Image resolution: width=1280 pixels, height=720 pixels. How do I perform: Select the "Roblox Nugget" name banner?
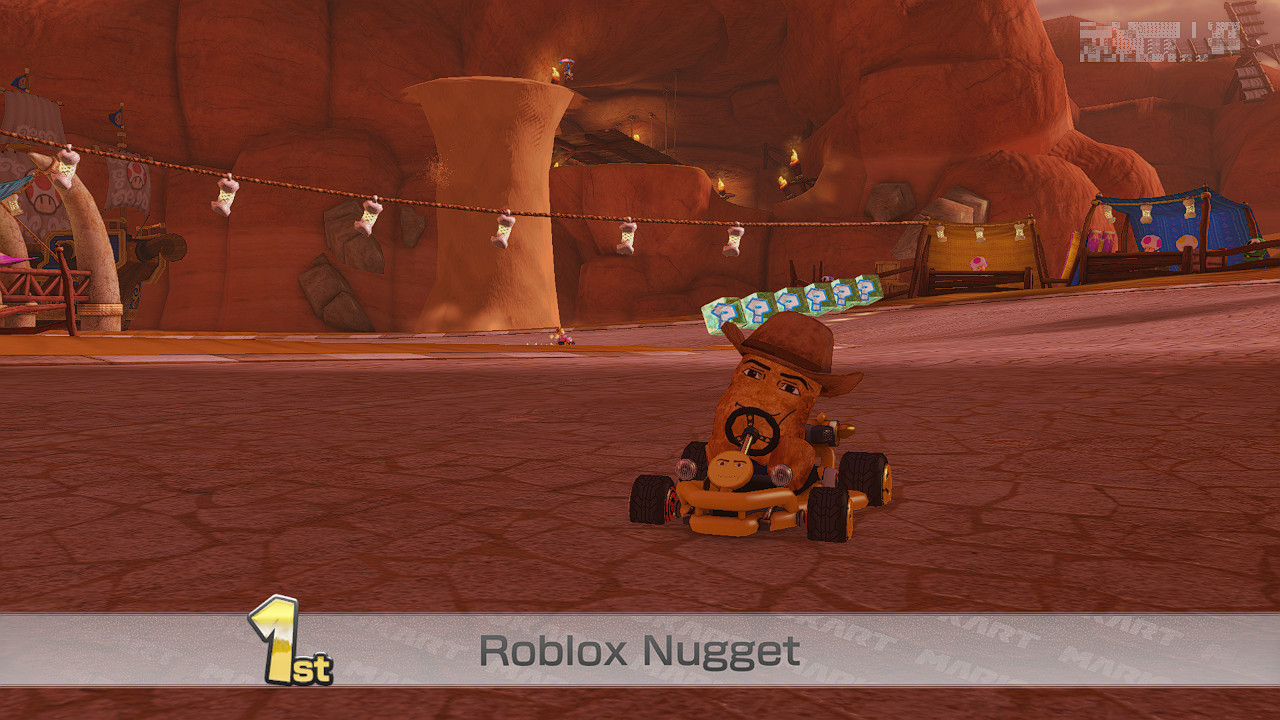(638, 651)
